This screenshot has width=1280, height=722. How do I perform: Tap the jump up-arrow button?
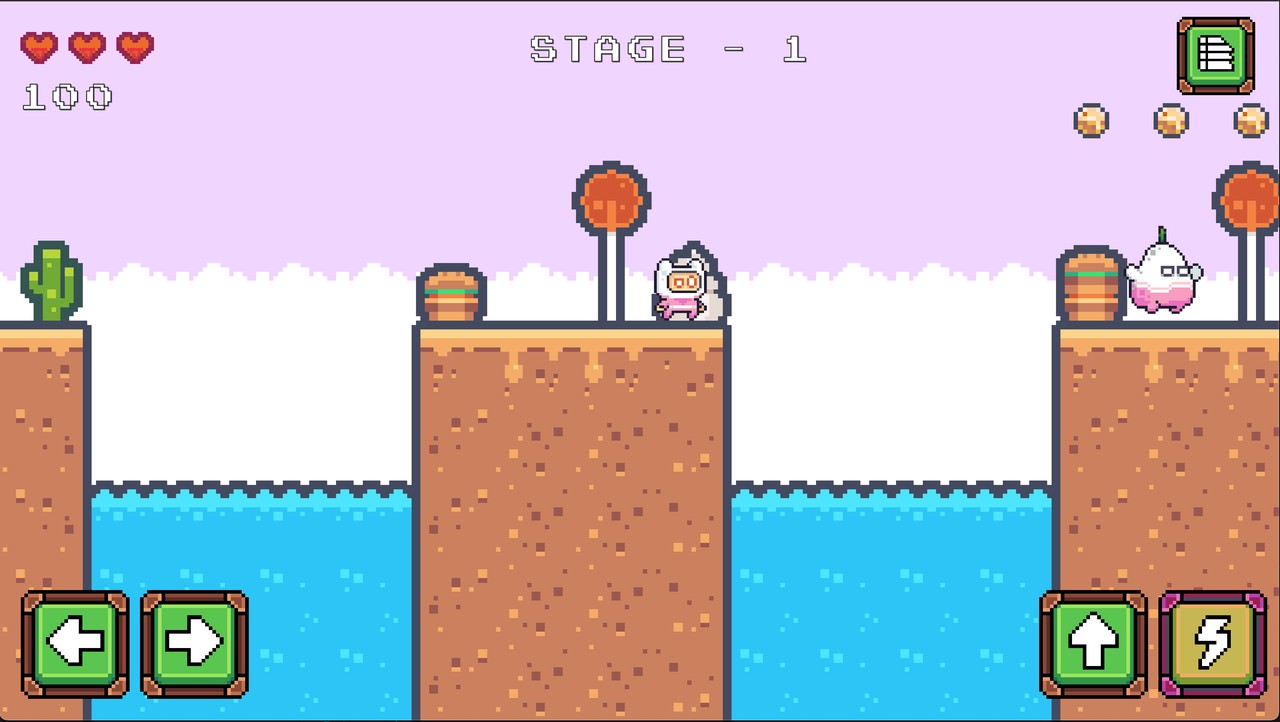coord(1092,641)
